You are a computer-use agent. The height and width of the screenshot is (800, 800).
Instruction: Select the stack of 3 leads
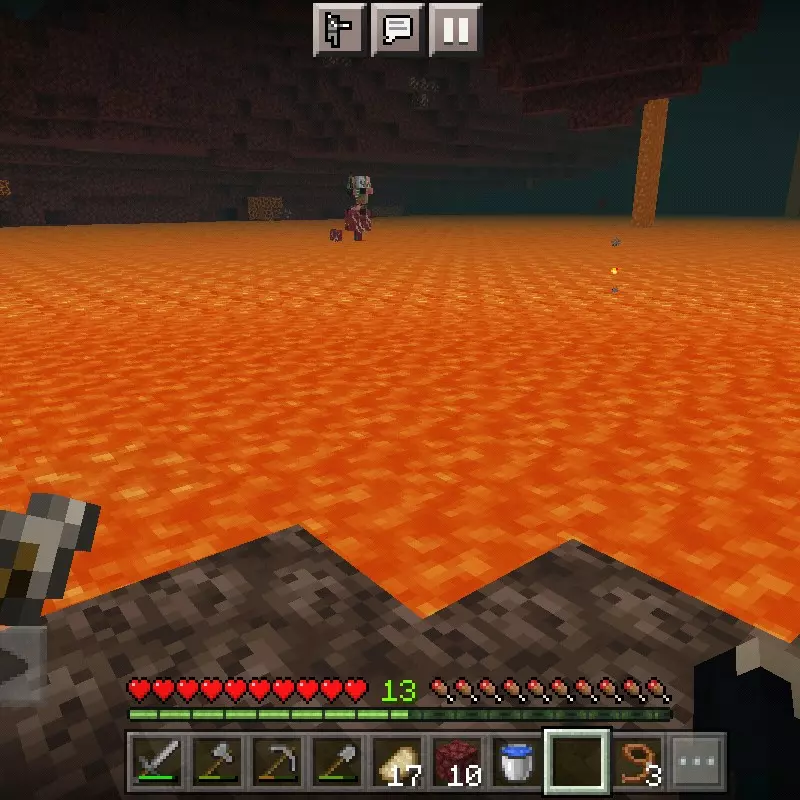638,763
